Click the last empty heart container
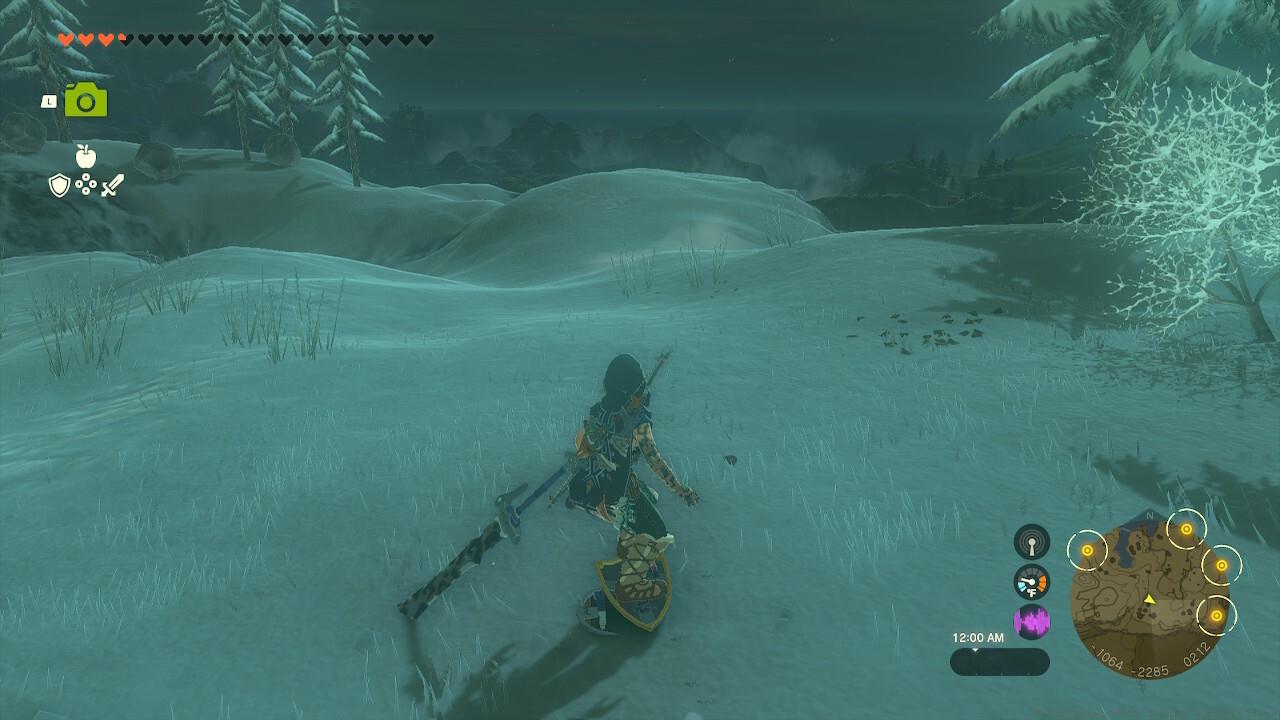Image resolution: width=1280 pixels, height=720 pixels. [x=424, y=40]
